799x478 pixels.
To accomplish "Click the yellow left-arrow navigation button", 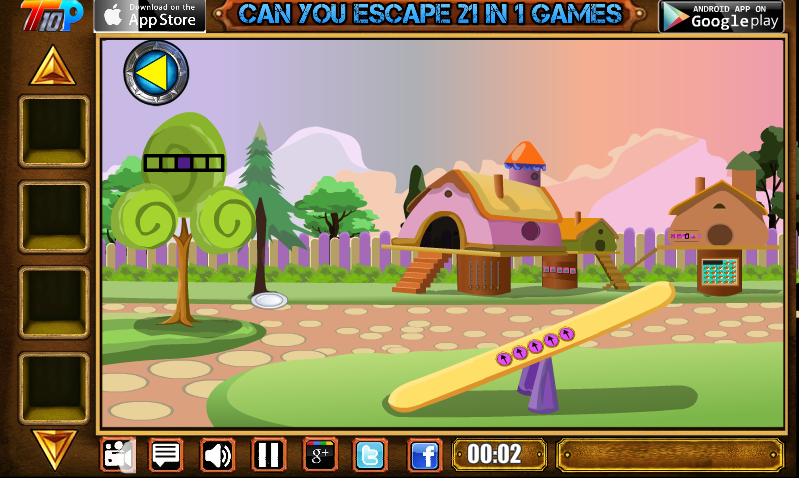I will (x=156, y=72).
